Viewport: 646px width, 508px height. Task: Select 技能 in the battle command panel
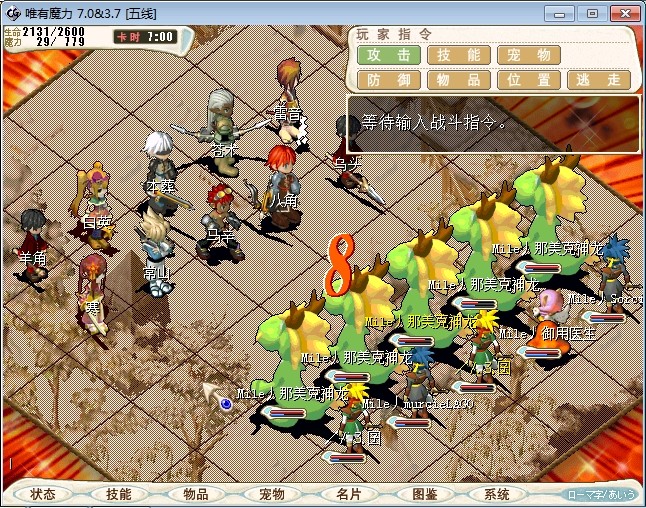click(x=459, y=56)
